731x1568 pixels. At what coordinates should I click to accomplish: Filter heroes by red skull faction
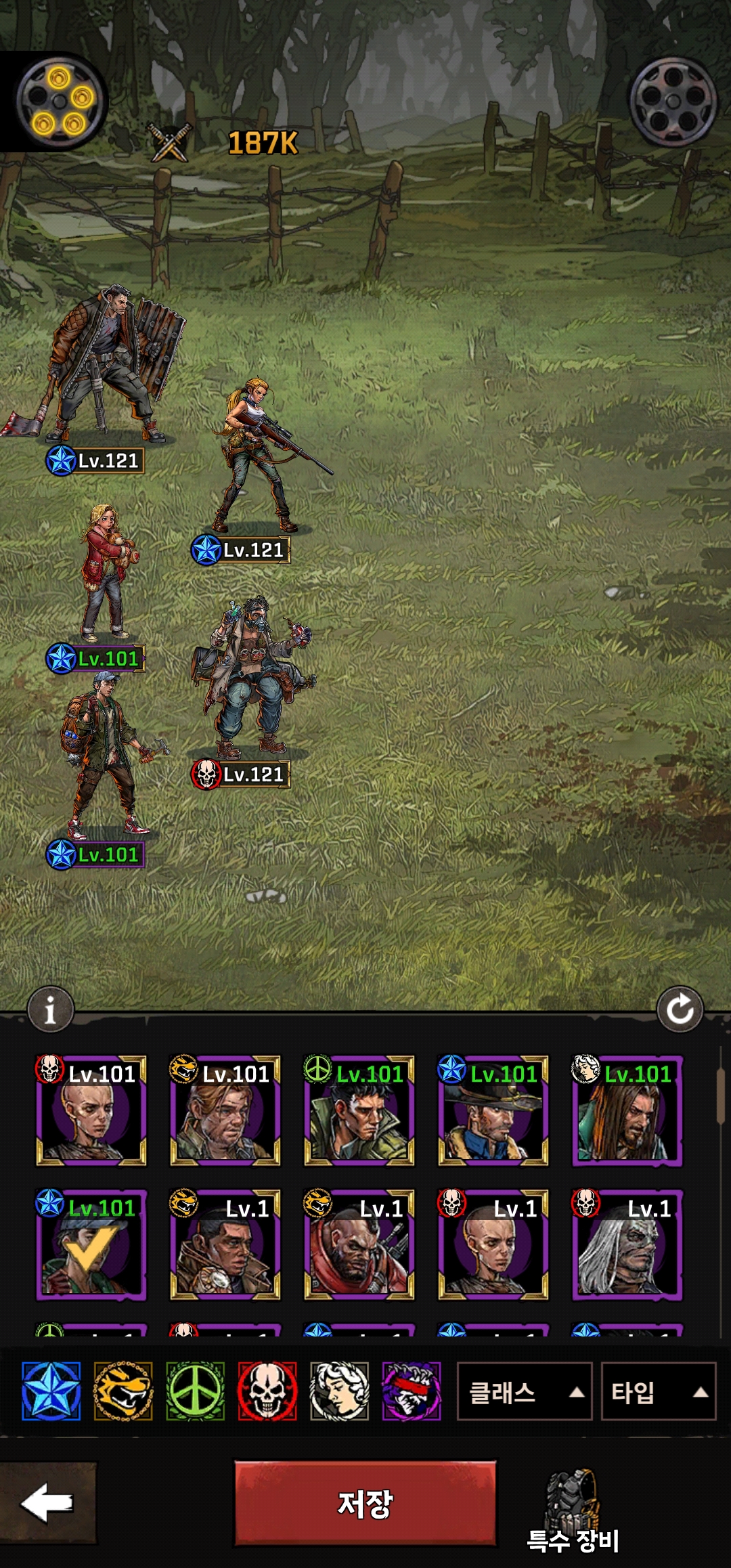267,1391
